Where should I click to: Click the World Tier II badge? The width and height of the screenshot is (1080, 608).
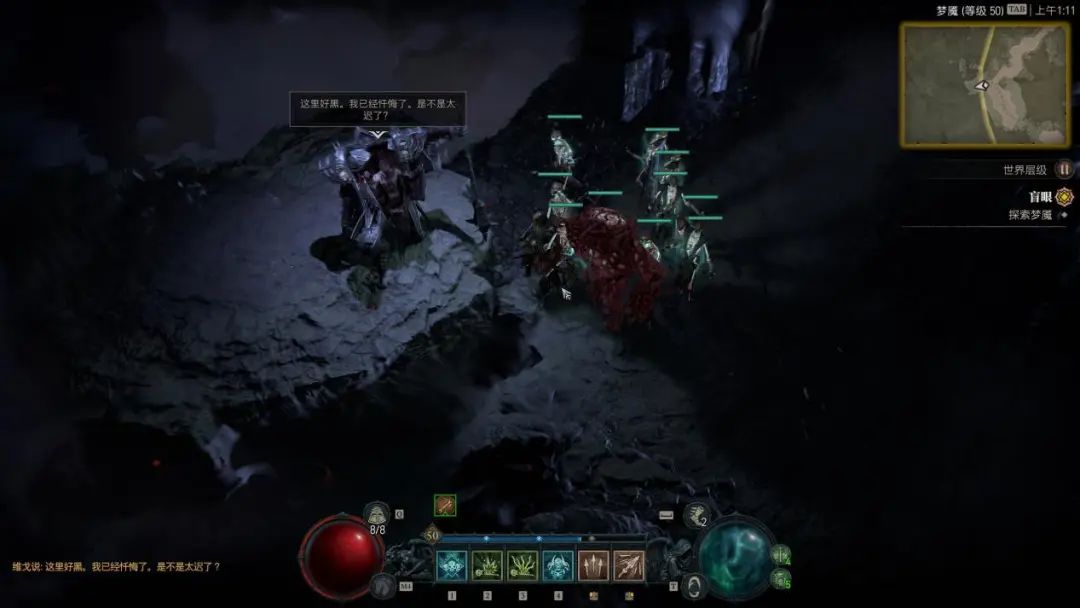click(1064, 170)
